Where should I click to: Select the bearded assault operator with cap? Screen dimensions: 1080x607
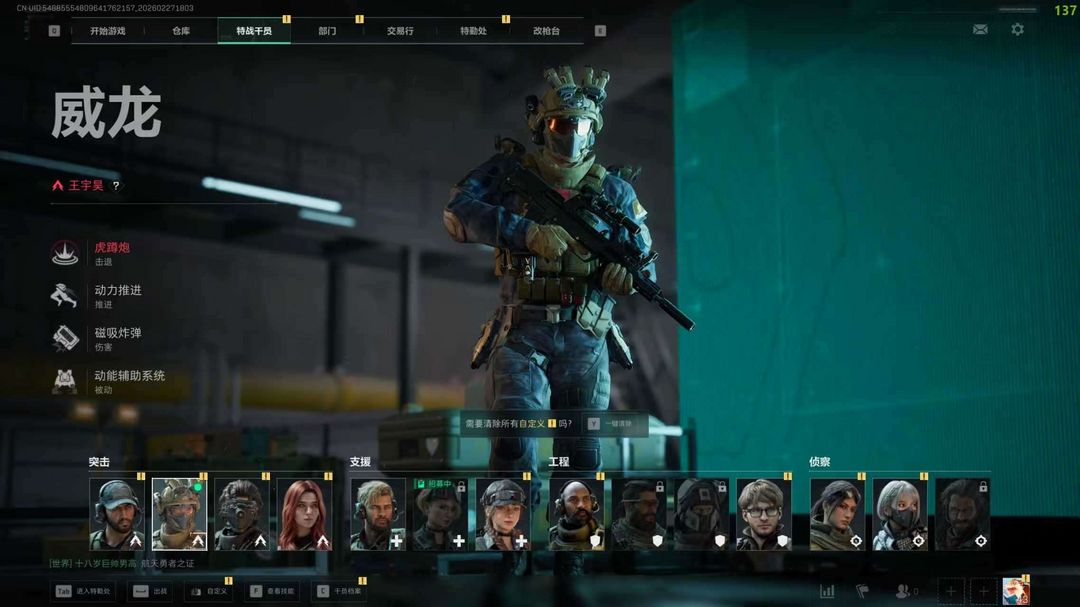coord(117,514)
